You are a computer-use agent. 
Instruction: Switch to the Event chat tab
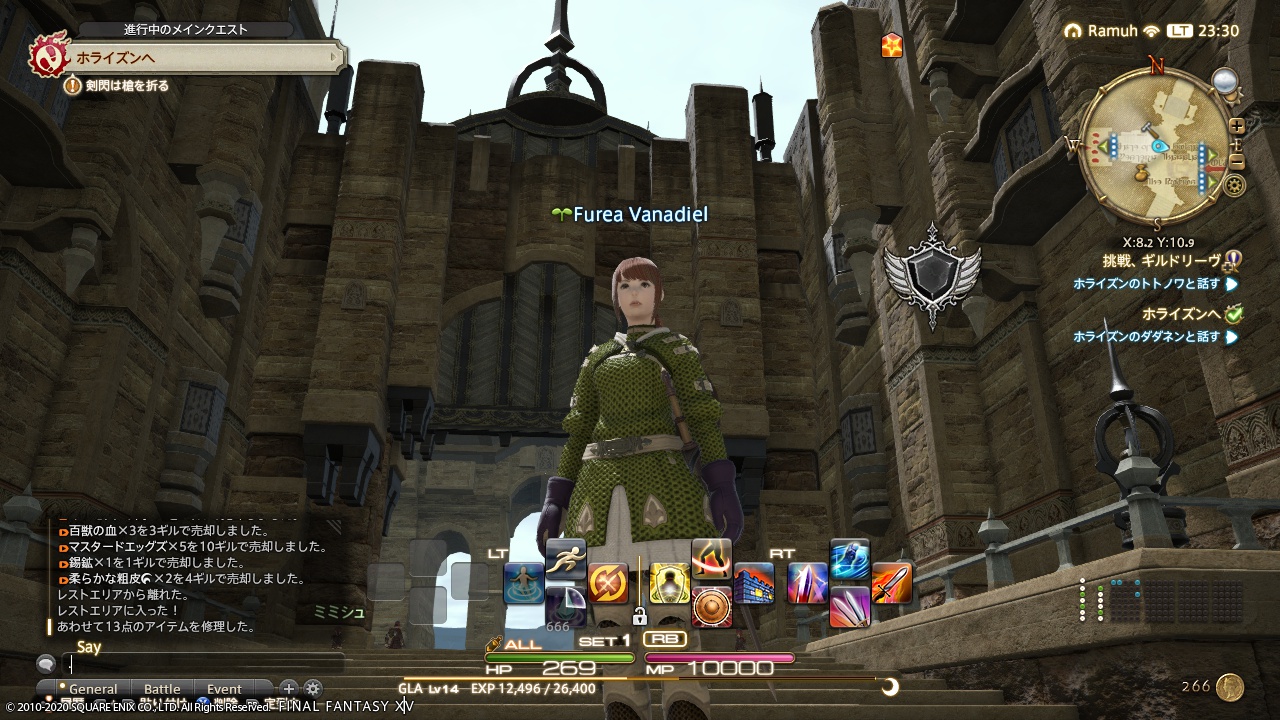(226, 689)
